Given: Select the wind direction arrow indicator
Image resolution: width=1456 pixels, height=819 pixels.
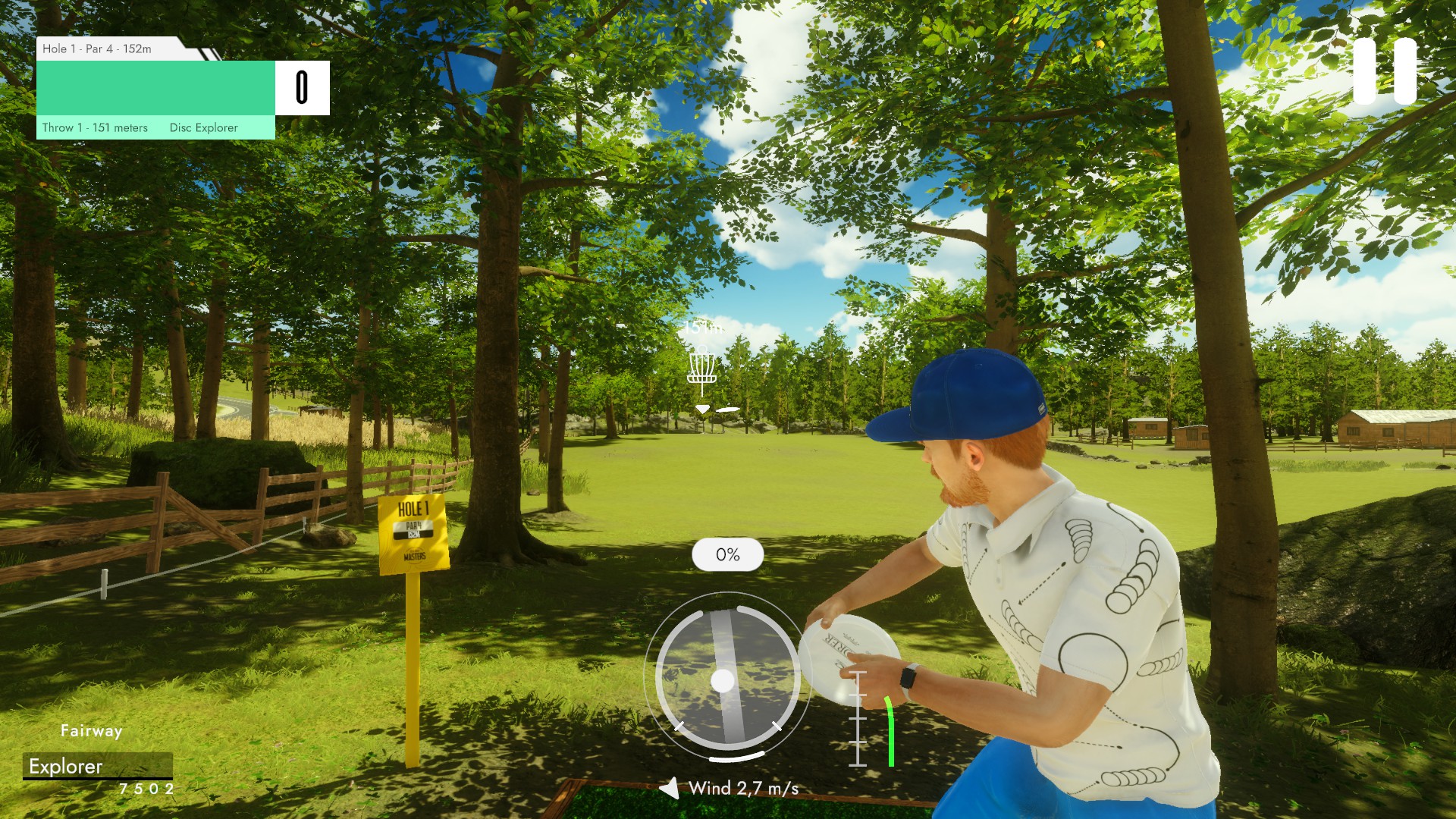Looking at the screenshot, I should click(669, 788).
